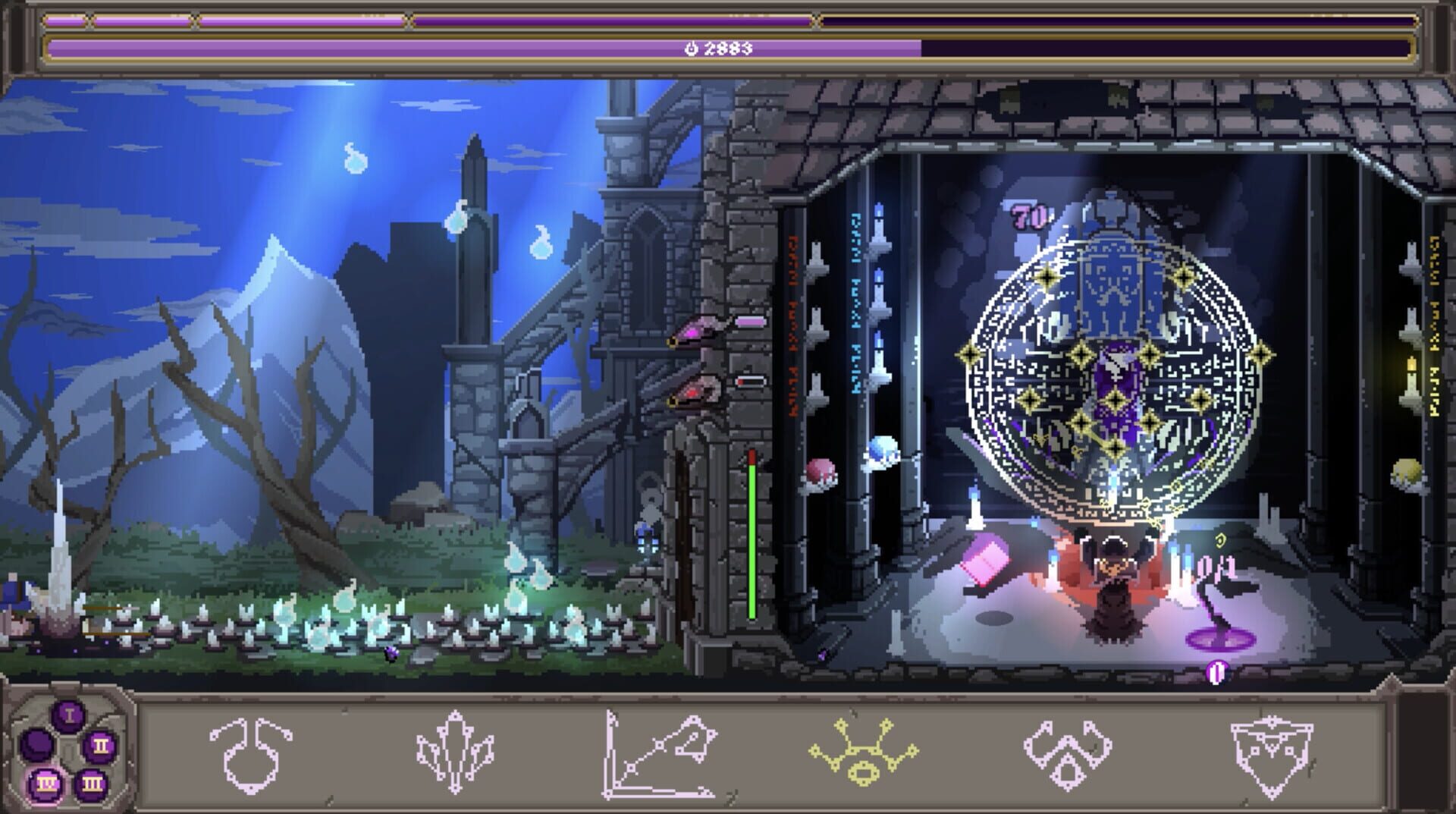
Task: Select spell slot II in the radial selector
Action: tap(100, 747)
